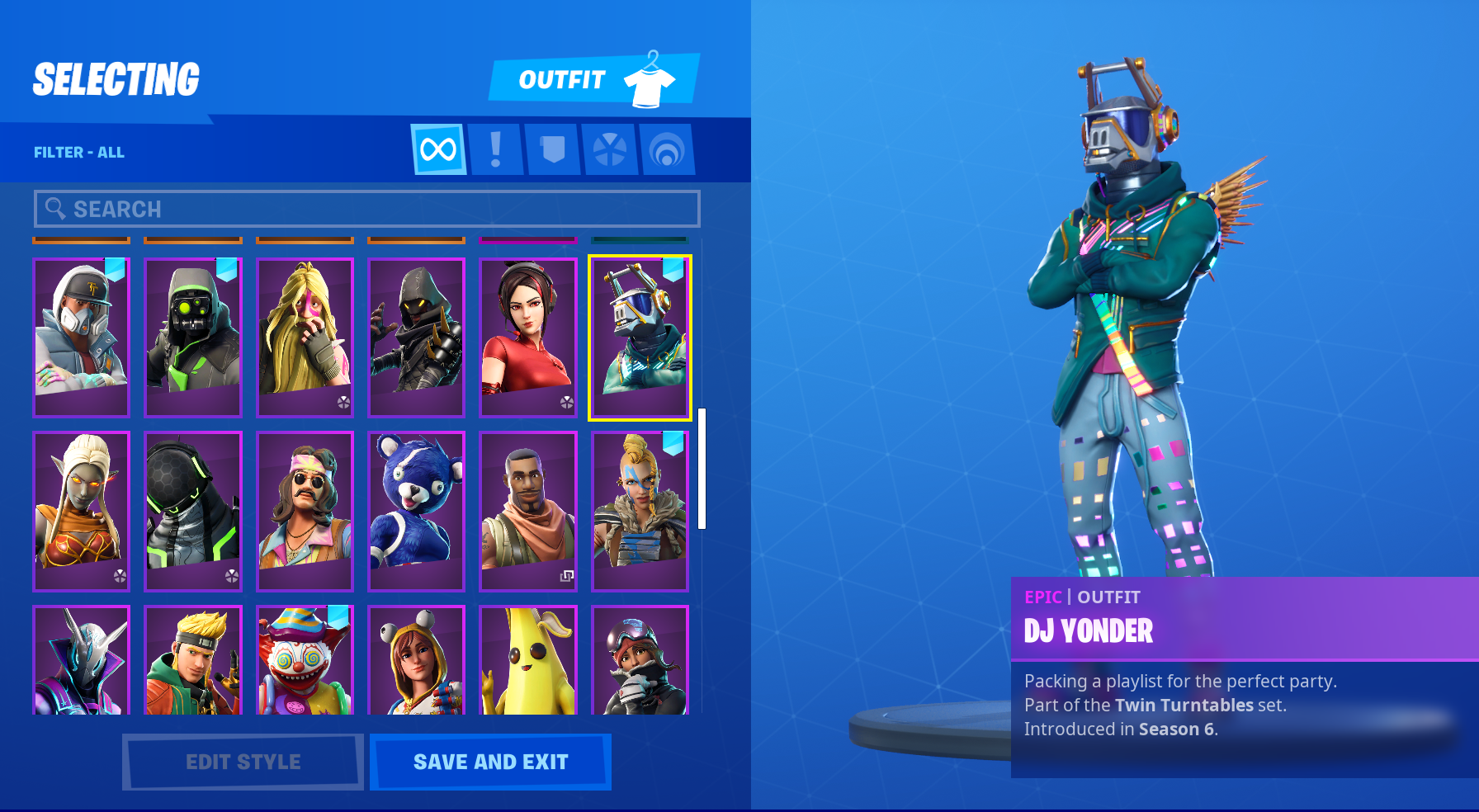Select the concentric rings filter tab
Image resolution: width=1479 pixels, height=812 pixels.
click(x=666, y=150)
